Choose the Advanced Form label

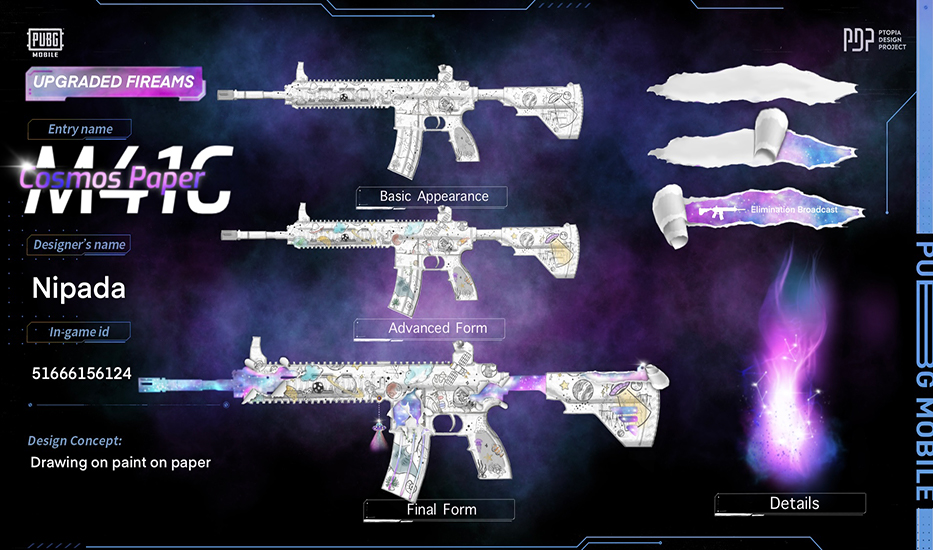tap(437, 328)
